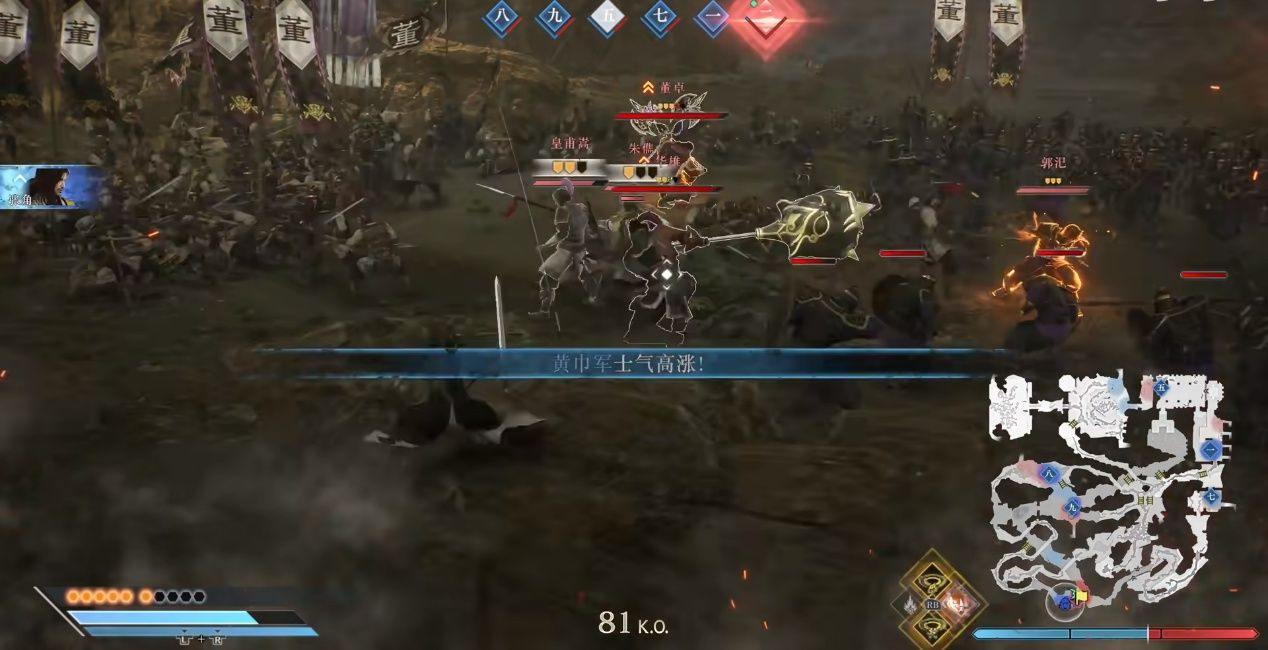Image resolution: width=1268 pixels, height=650 pixels.
Task: Click the 五 base marker on the minimap
Action: click(x=1161, y=386)
